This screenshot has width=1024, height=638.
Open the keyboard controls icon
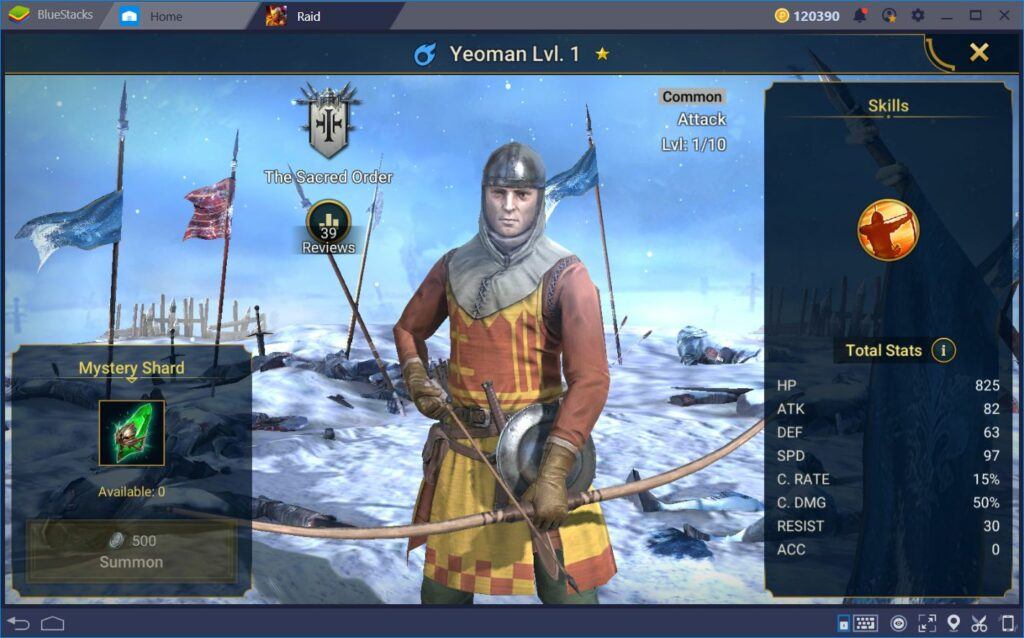866,624
